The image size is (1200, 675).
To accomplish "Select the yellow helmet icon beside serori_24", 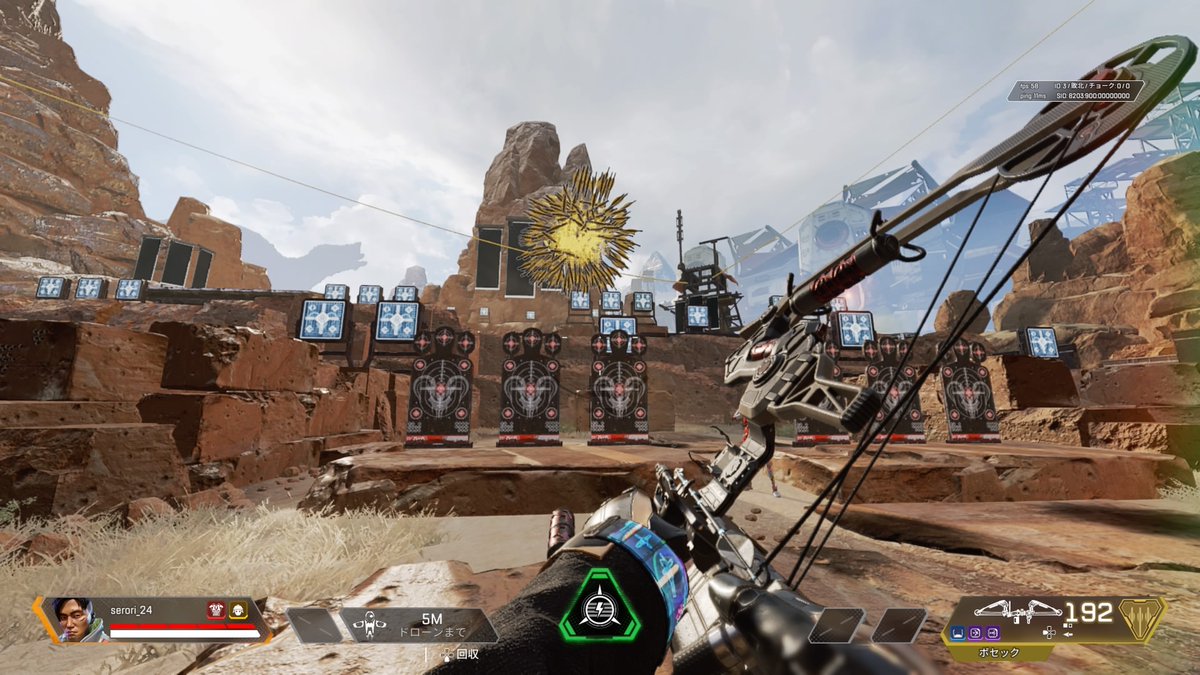I will coord(238,610).
